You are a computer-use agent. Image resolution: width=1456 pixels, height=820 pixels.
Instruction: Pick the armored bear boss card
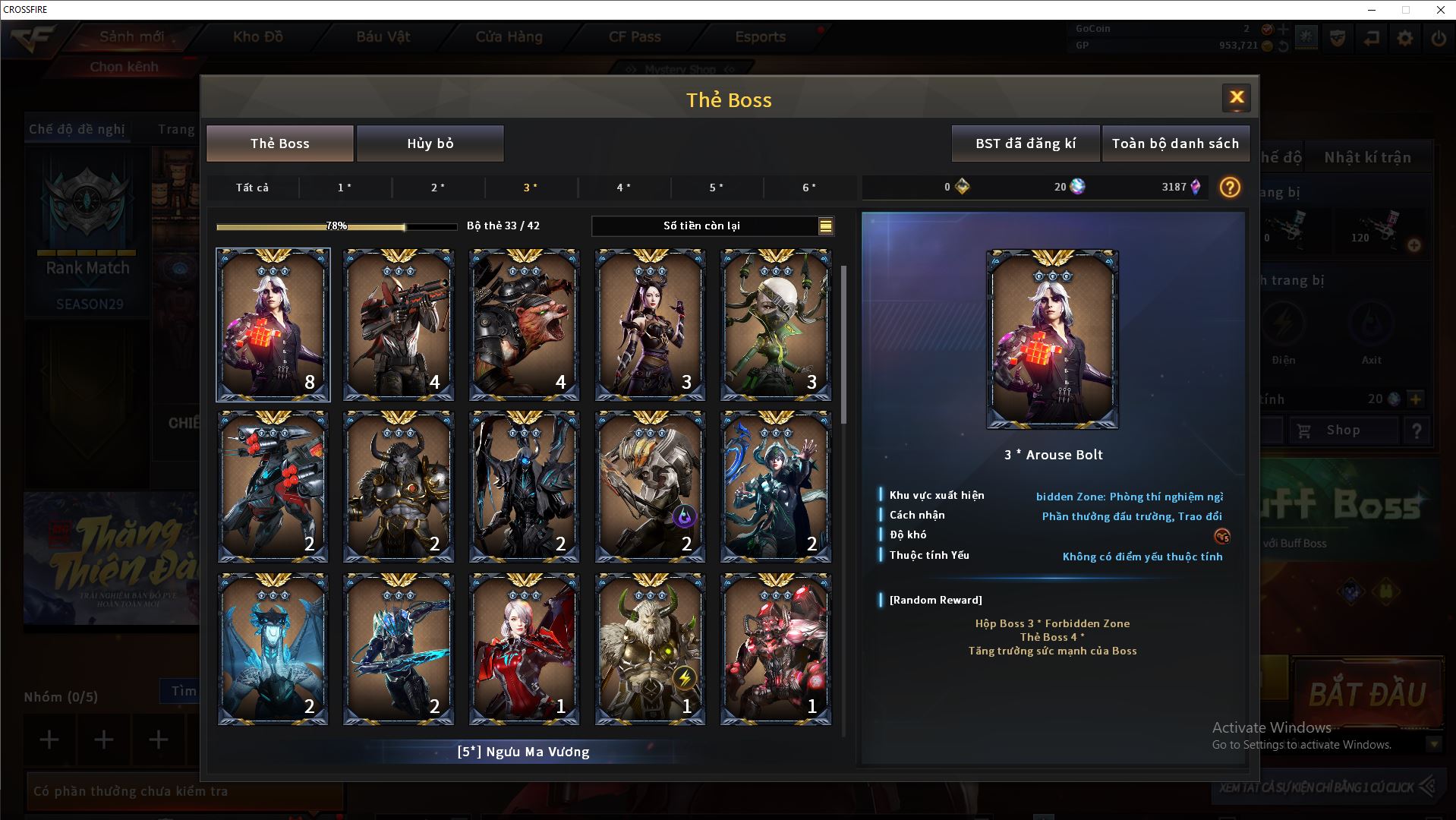click(x=524, y=325)
